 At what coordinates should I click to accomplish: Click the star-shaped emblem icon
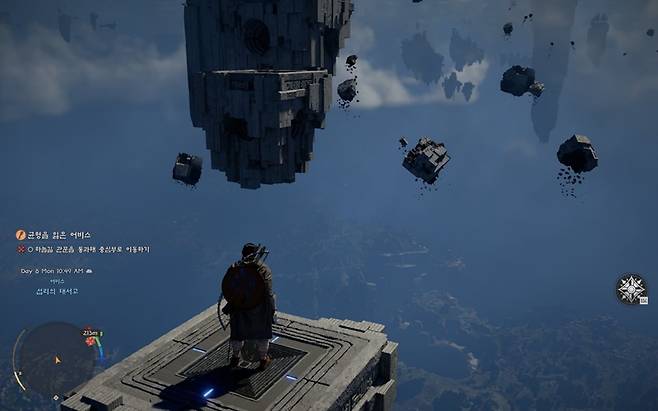tap(631, 289)
